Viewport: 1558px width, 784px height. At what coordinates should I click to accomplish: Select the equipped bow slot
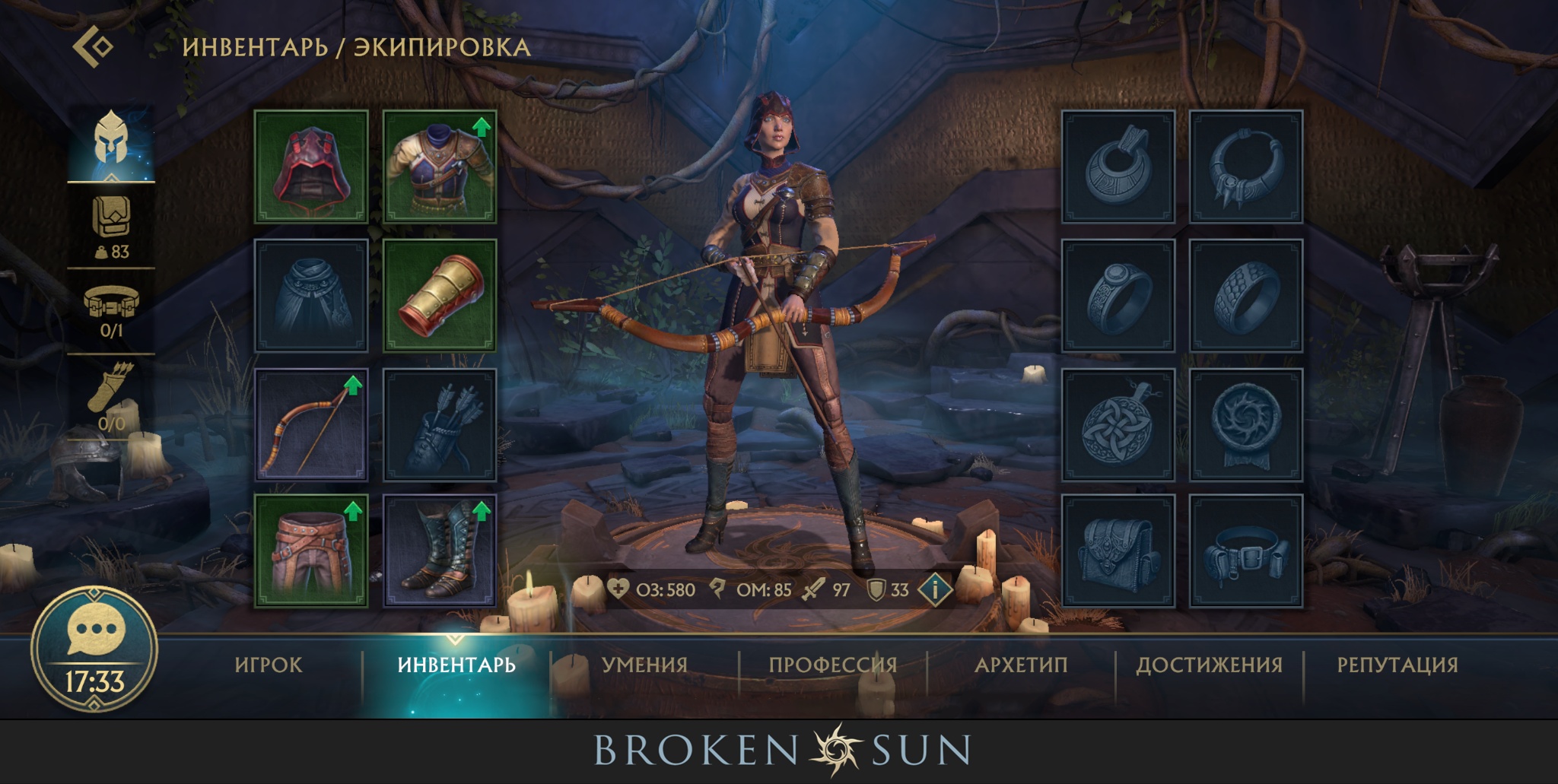click(x=311, y=425)
